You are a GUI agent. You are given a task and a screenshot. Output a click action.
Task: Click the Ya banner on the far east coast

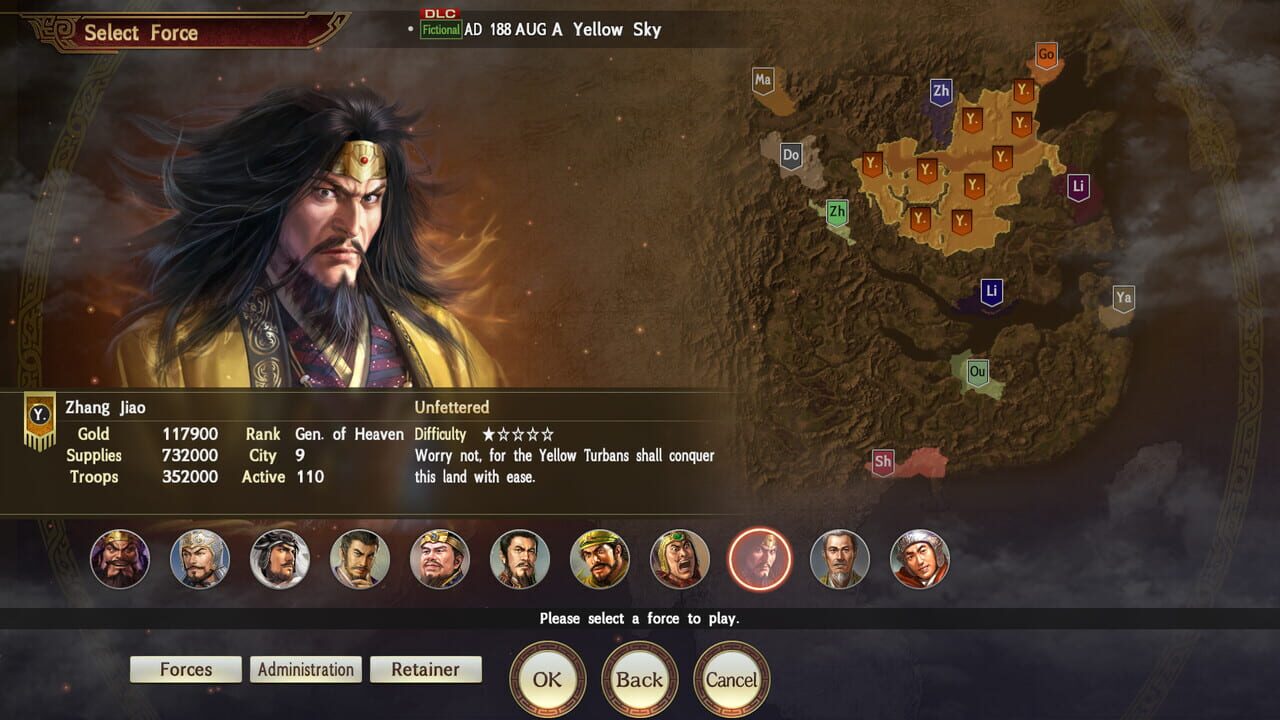click(1122, 297)
